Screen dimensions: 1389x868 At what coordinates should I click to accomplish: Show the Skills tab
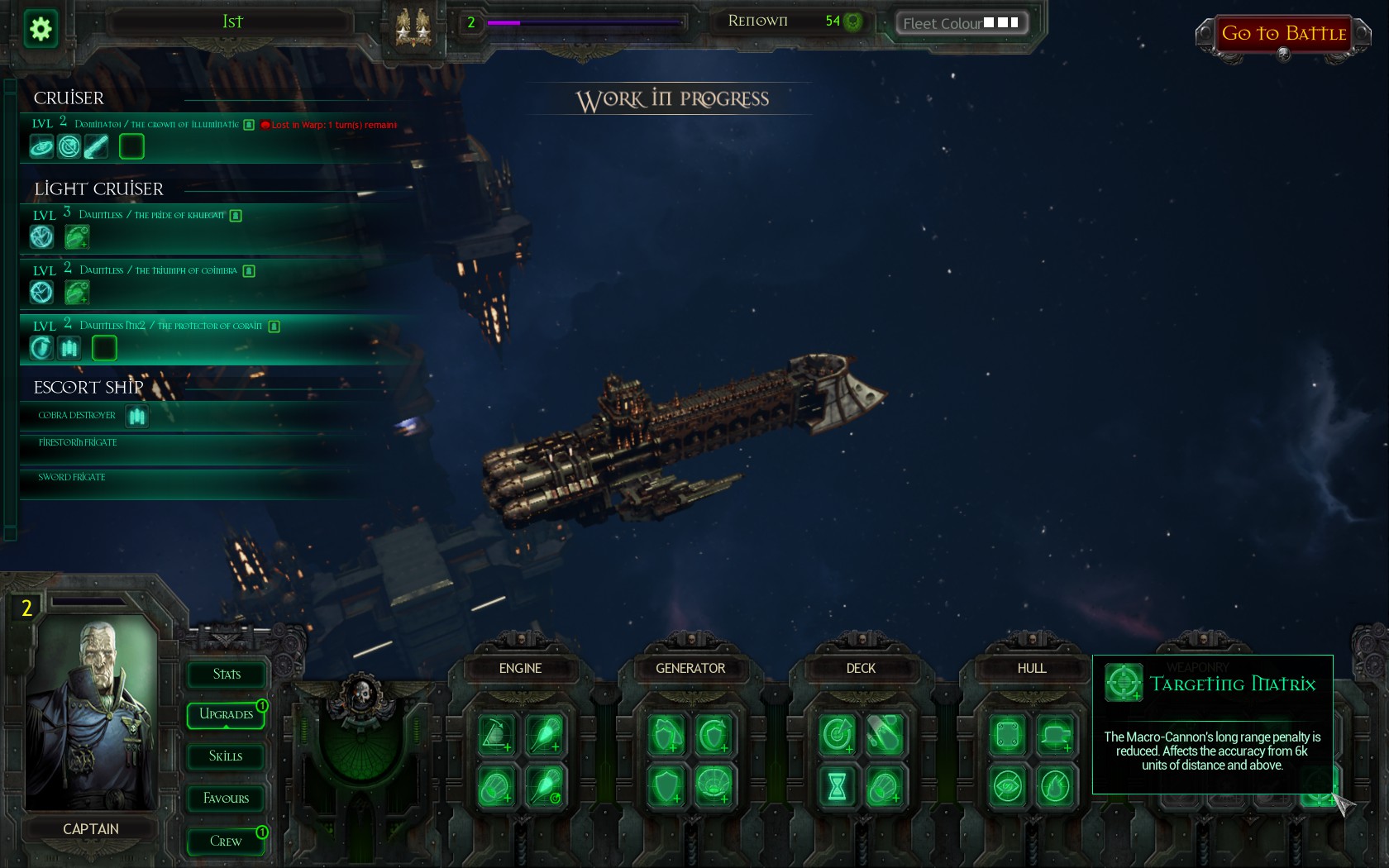[227, 756]
